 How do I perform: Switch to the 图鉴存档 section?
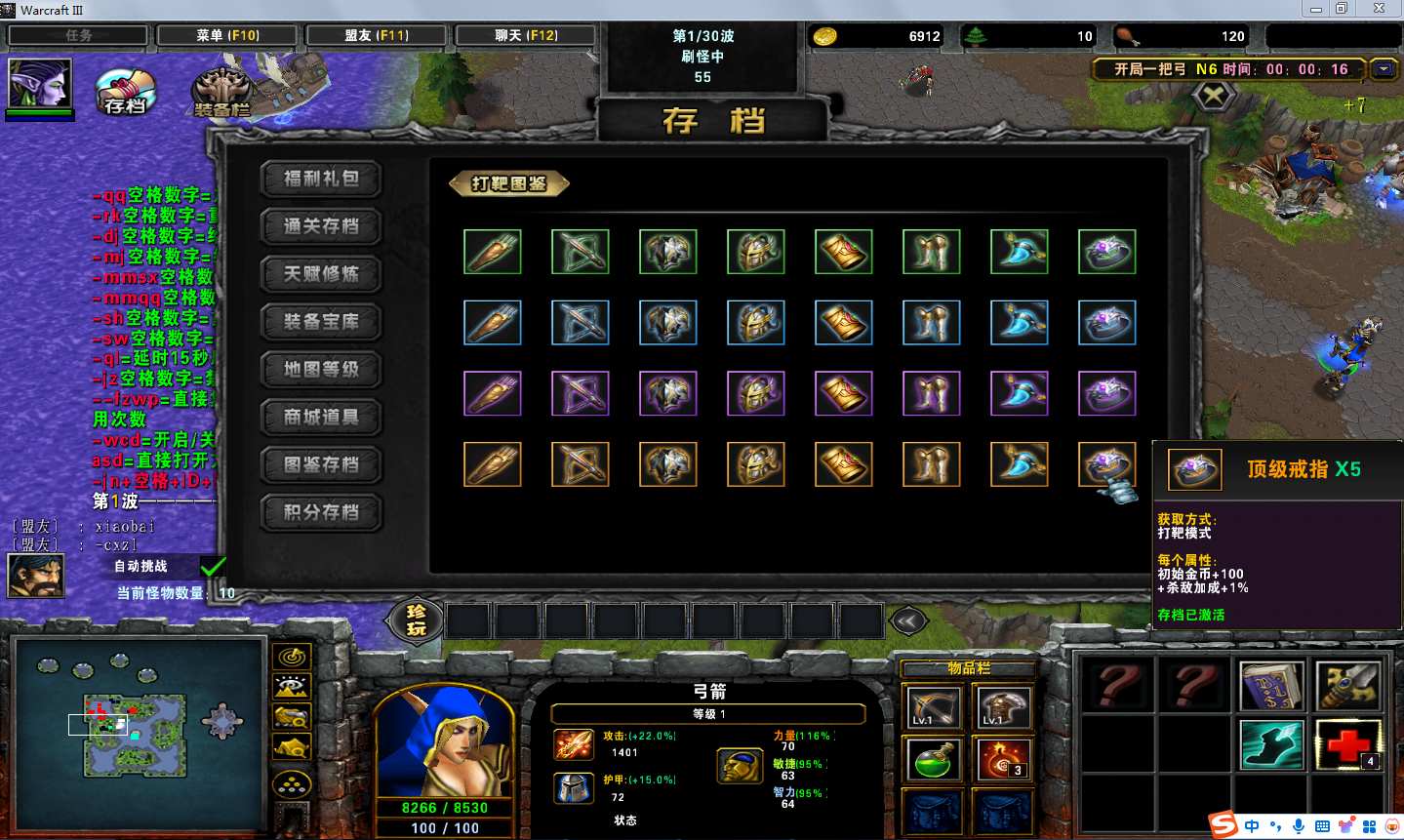tap(321, 464)
